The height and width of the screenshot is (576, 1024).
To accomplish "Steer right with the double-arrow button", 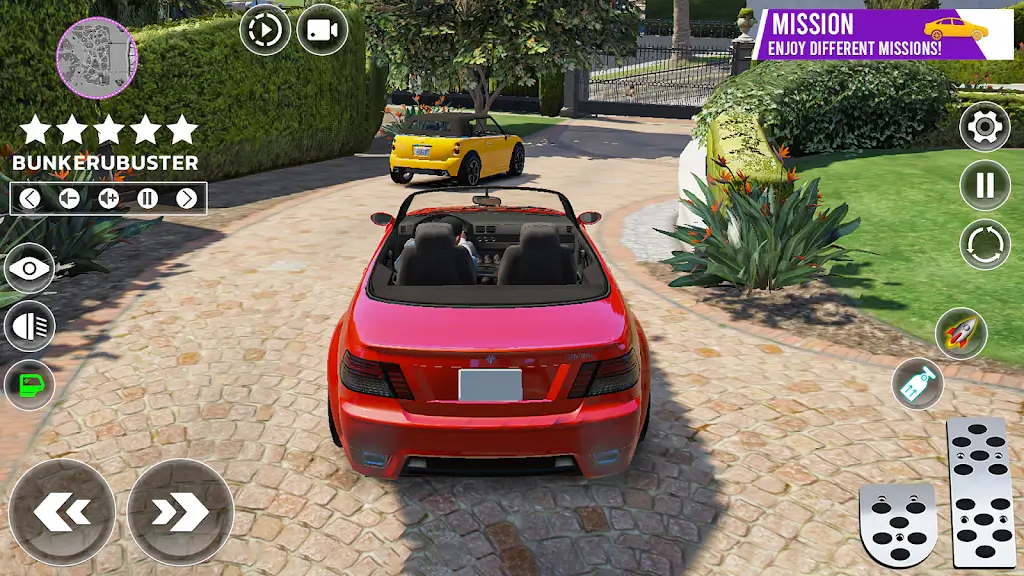I will tap(180, 512).
